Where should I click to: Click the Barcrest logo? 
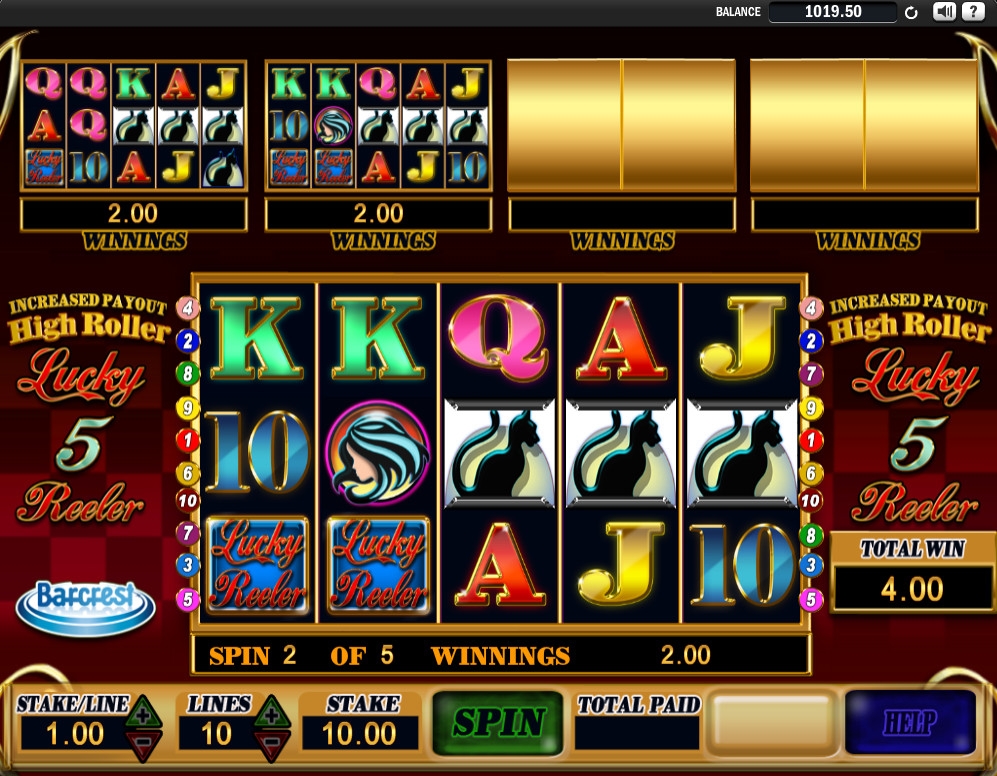click(85, 603)
